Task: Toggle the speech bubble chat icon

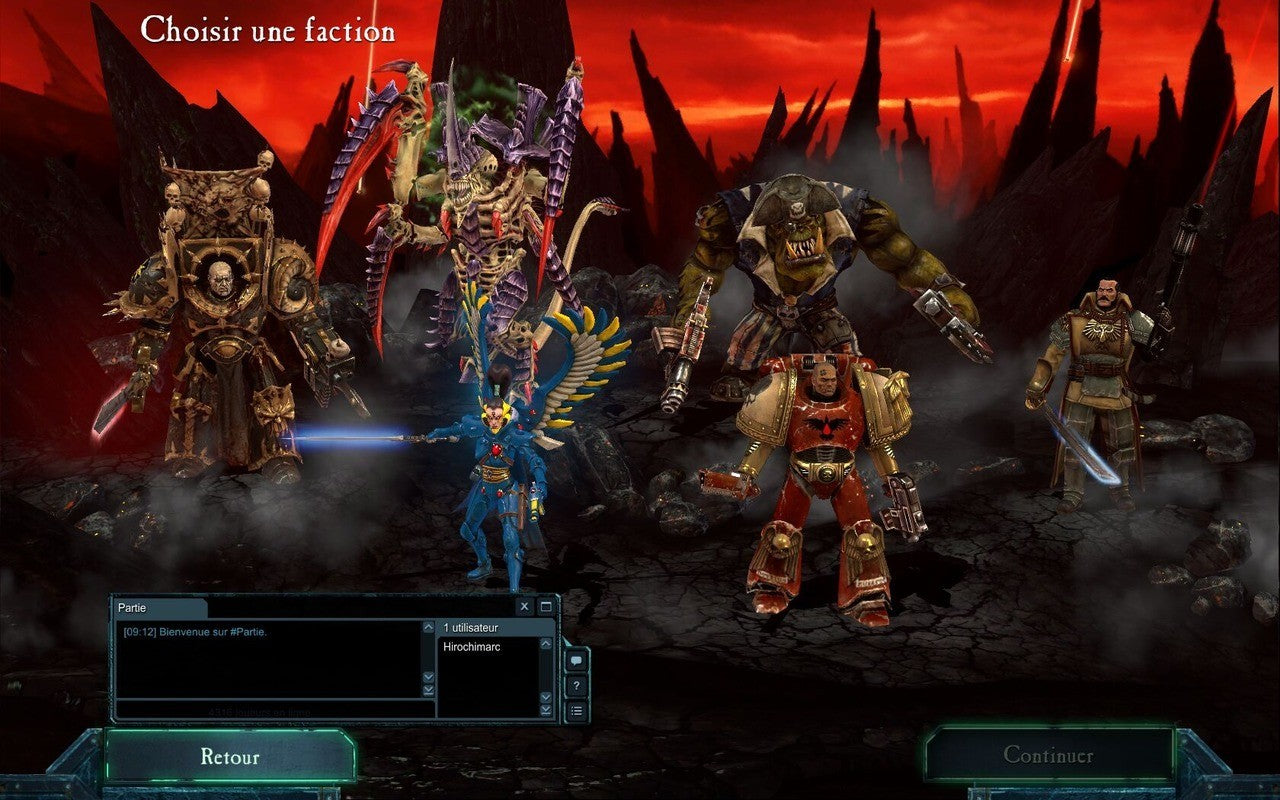Action: point(576,661)
